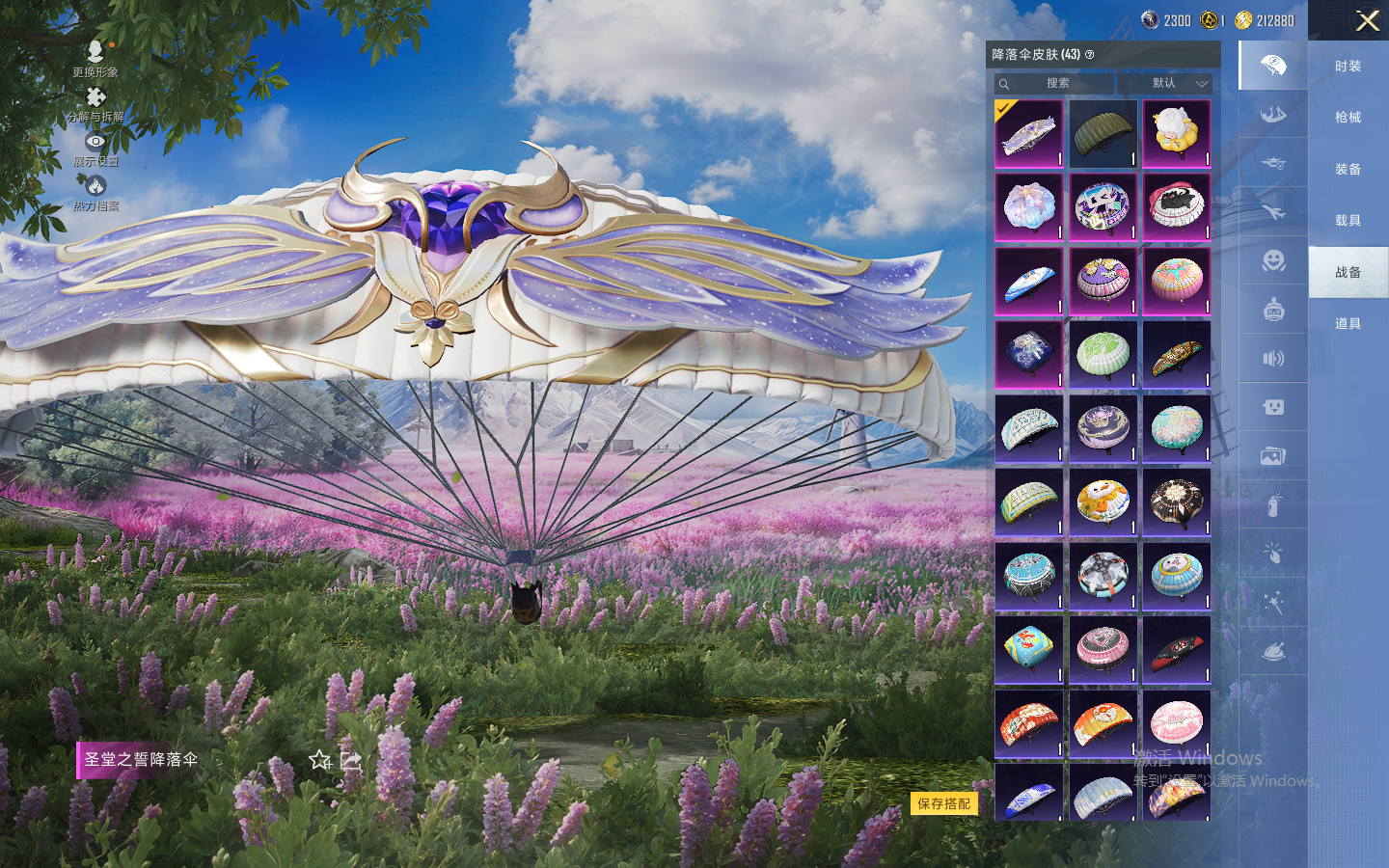This screenshot has height=868, width=1389.
Task: Share the parachute skin via arrow icon
Action: tap(351, 761)
